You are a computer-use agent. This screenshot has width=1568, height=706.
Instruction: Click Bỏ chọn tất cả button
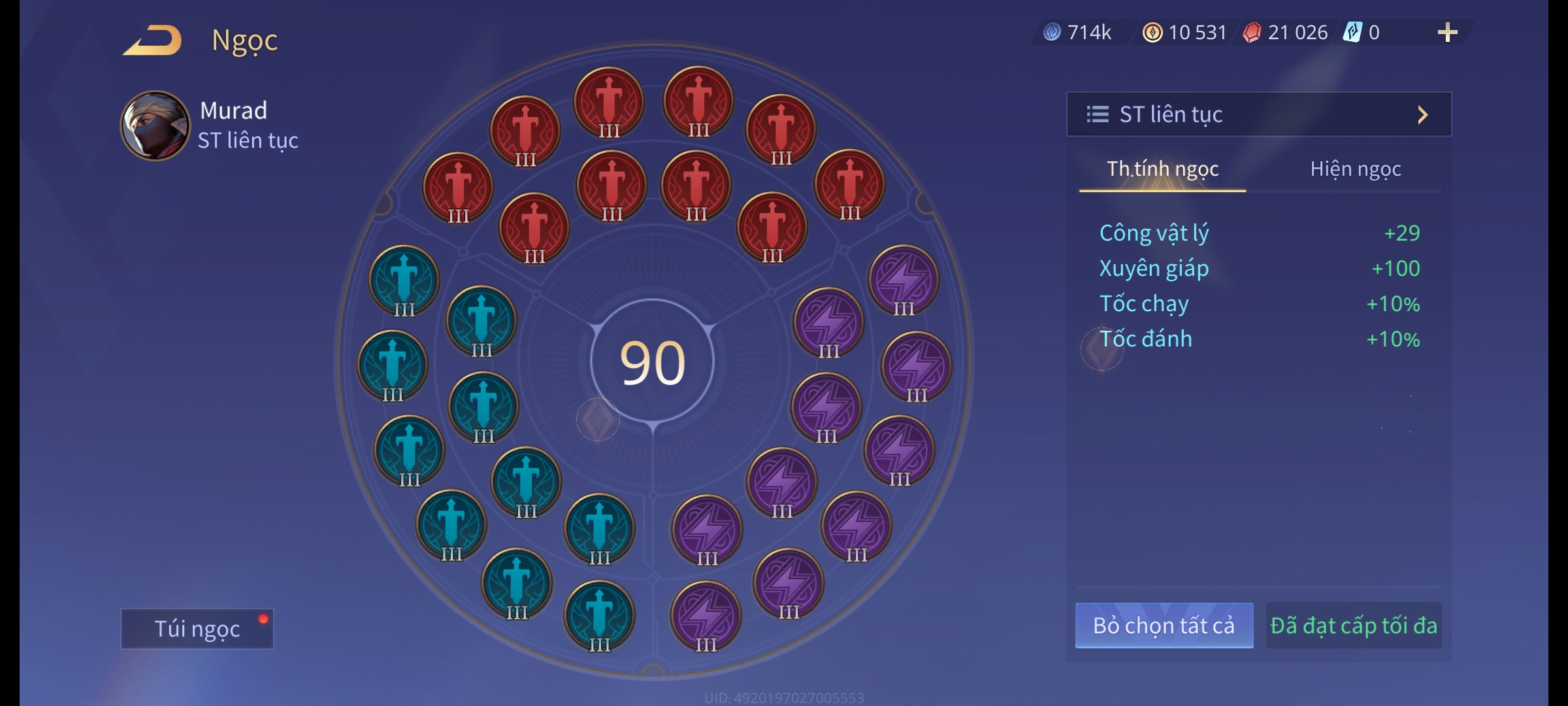(x=1164, y=626)
